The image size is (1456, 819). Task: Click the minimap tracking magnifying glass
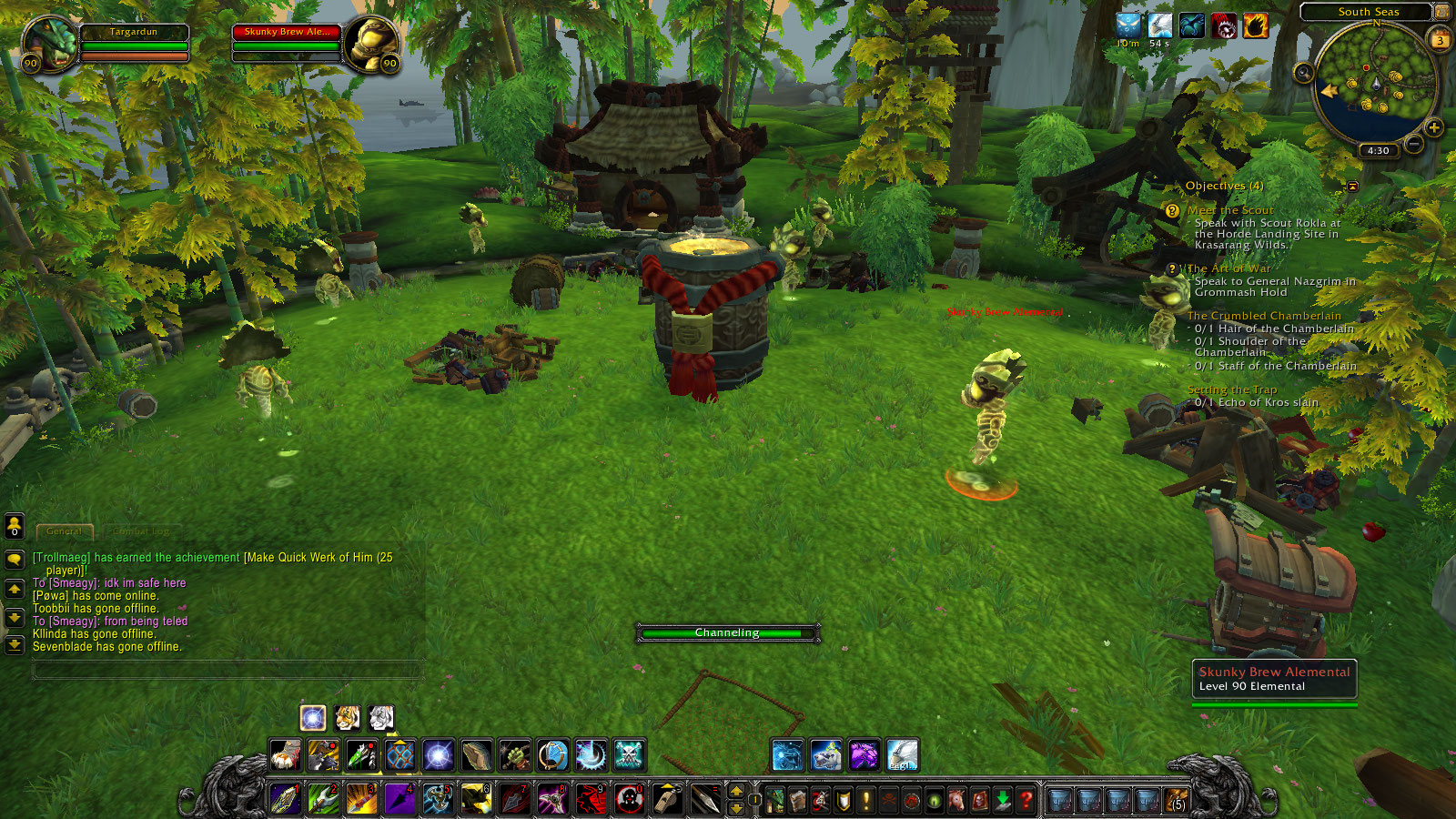click(x=1304, y=73)
